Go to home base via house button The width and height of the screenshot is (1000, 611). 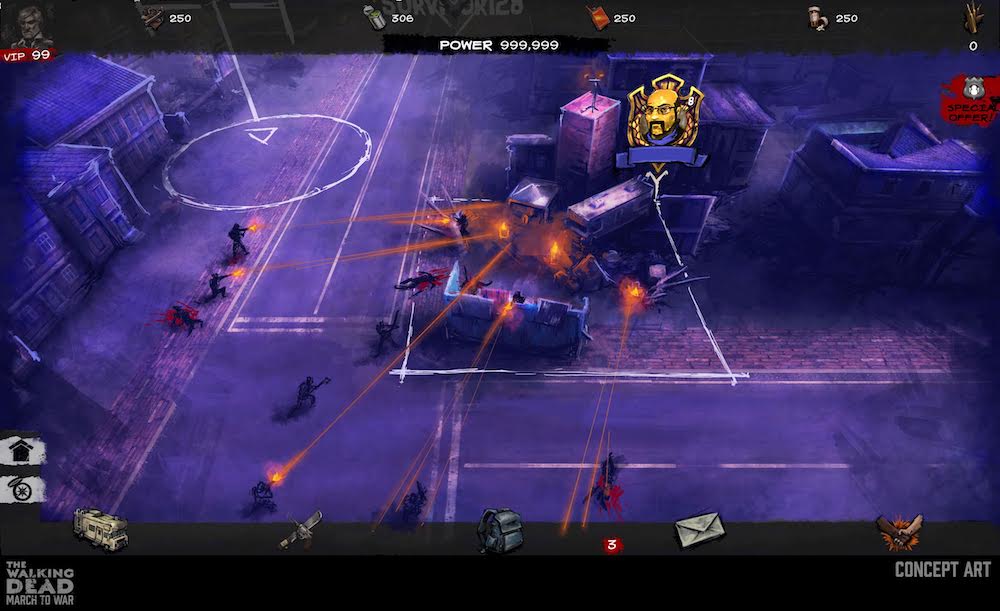(19, 451)
